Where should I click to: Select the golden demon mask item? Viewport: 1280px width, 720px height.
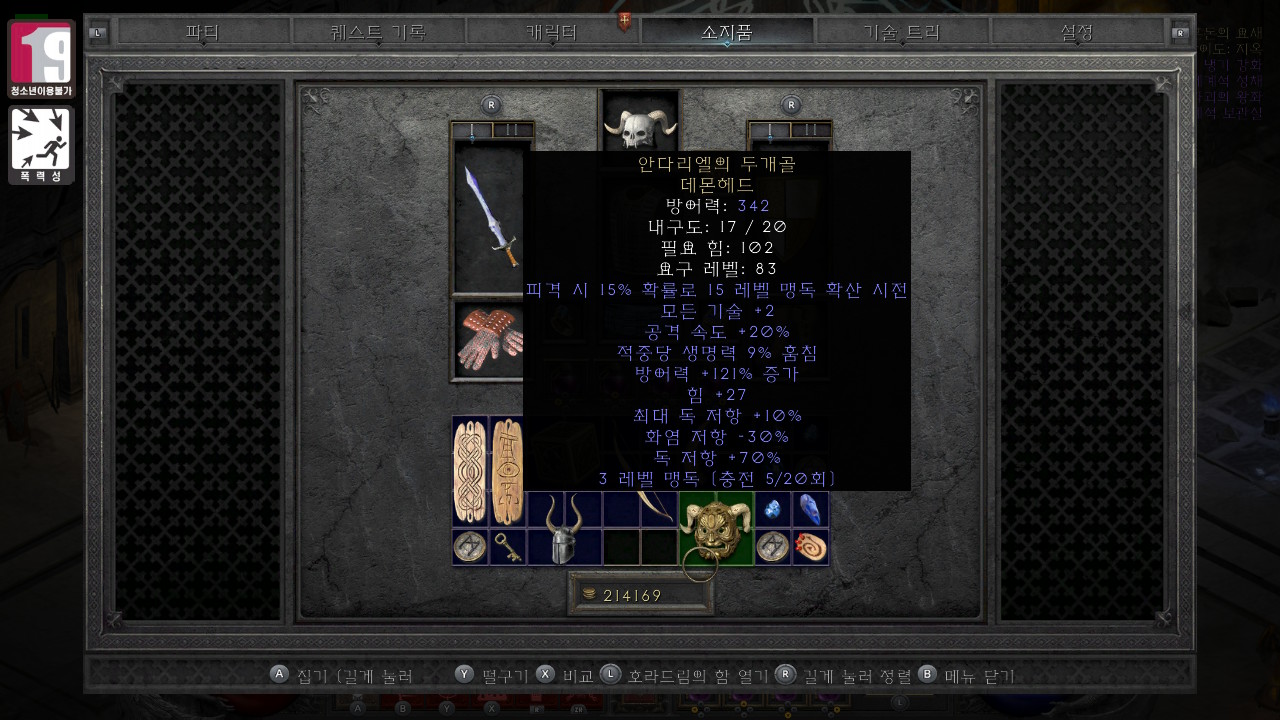pyautogui.click(x=716, y=528)
